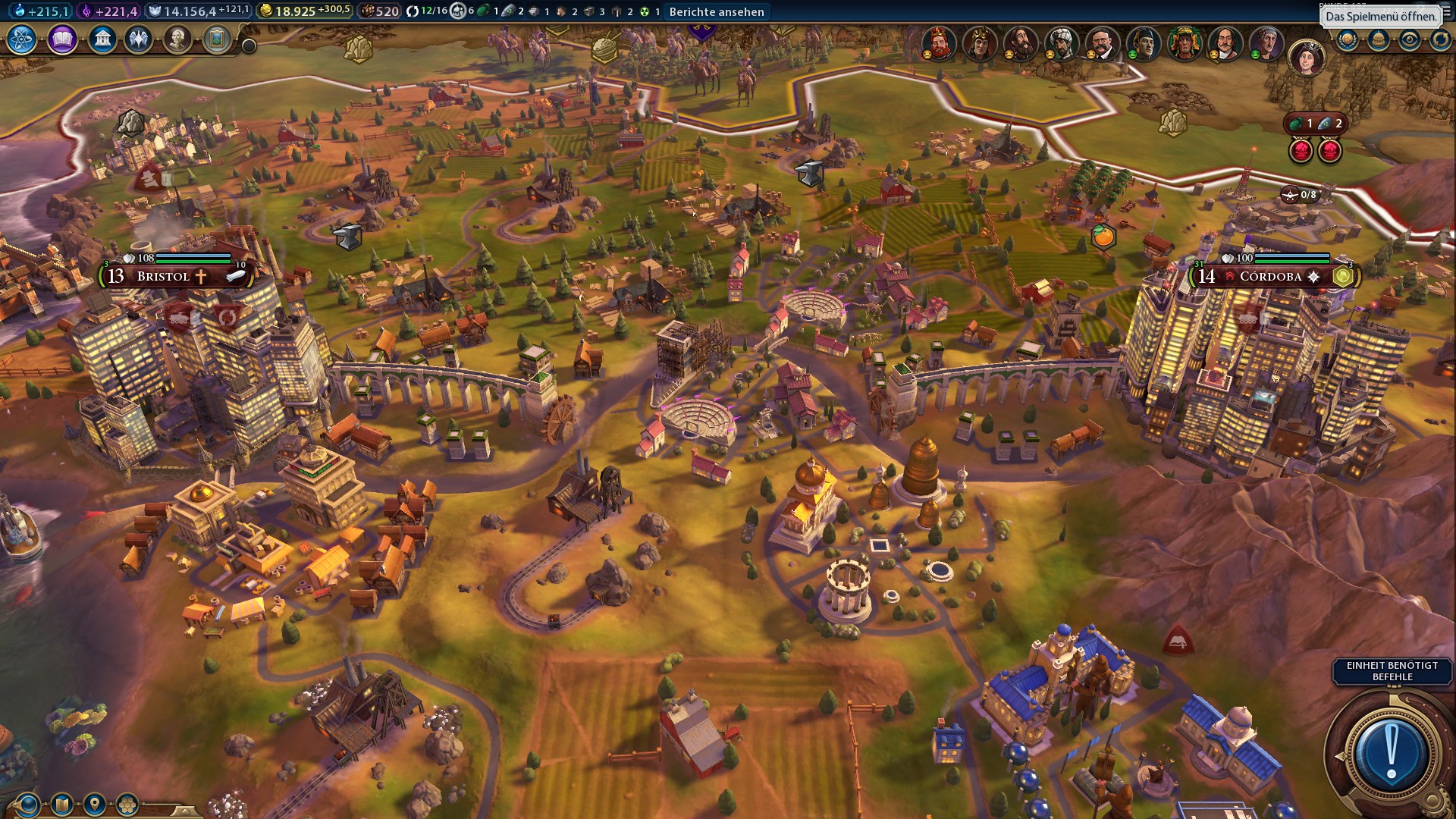The width and height of the screenshot is (1456, 819).
Task: Open the government panel with the temple icon
Action: [x=102, y=39]
